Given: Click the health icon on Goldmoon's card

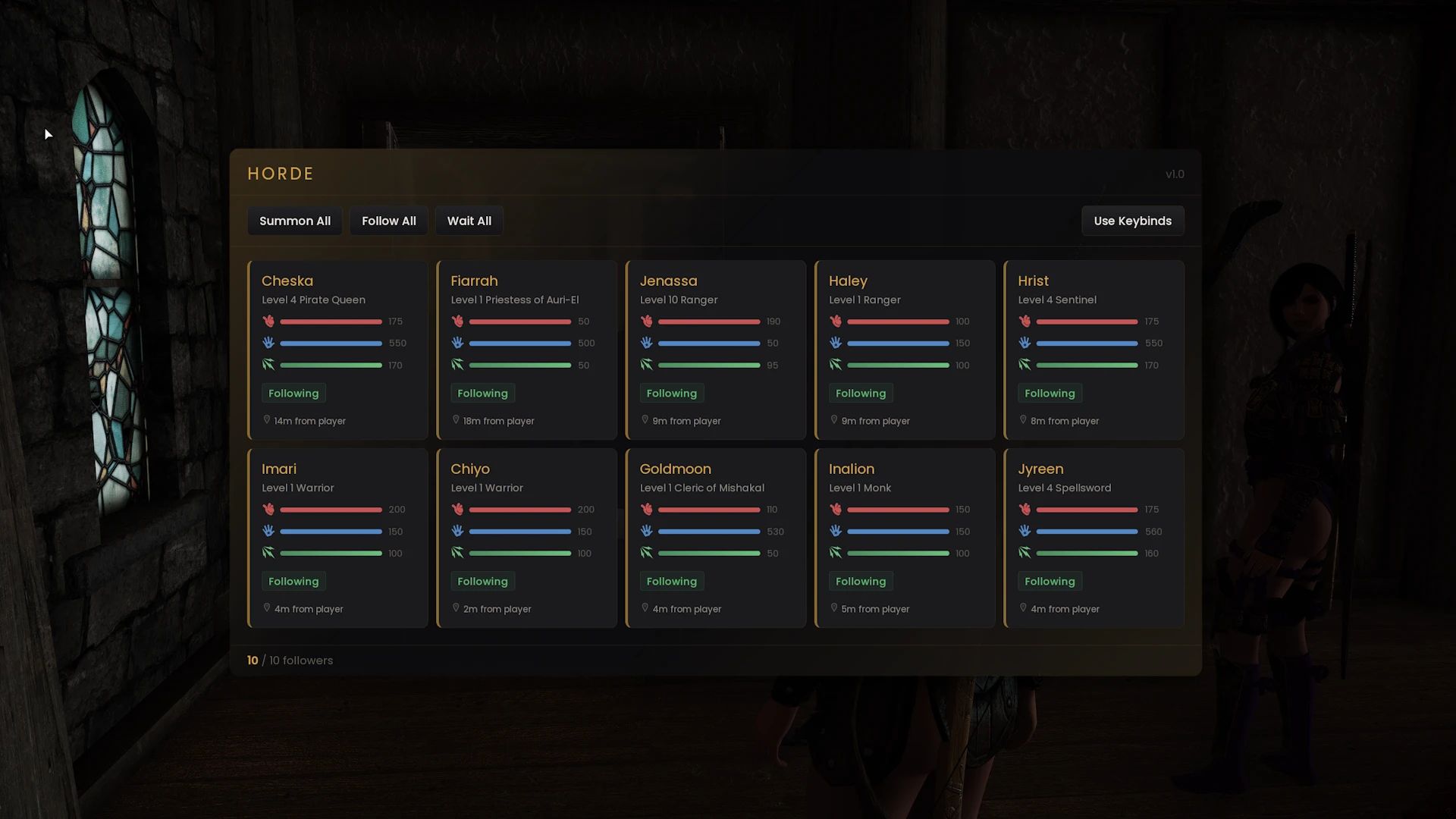Looking at the screenshot, I should coord(647,509).
